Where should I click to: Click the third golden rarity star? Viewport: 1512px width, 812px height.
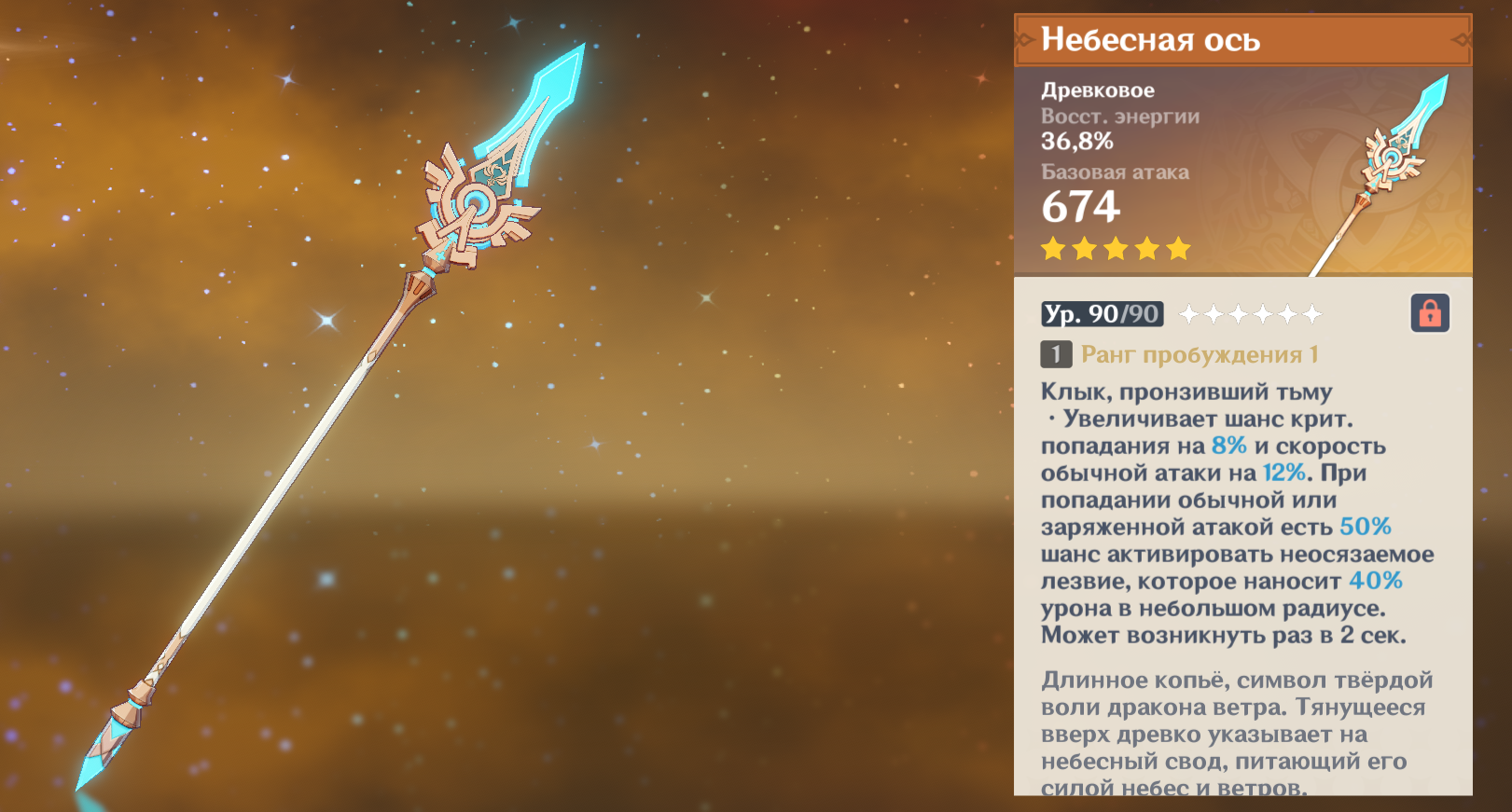[1118, 248]
